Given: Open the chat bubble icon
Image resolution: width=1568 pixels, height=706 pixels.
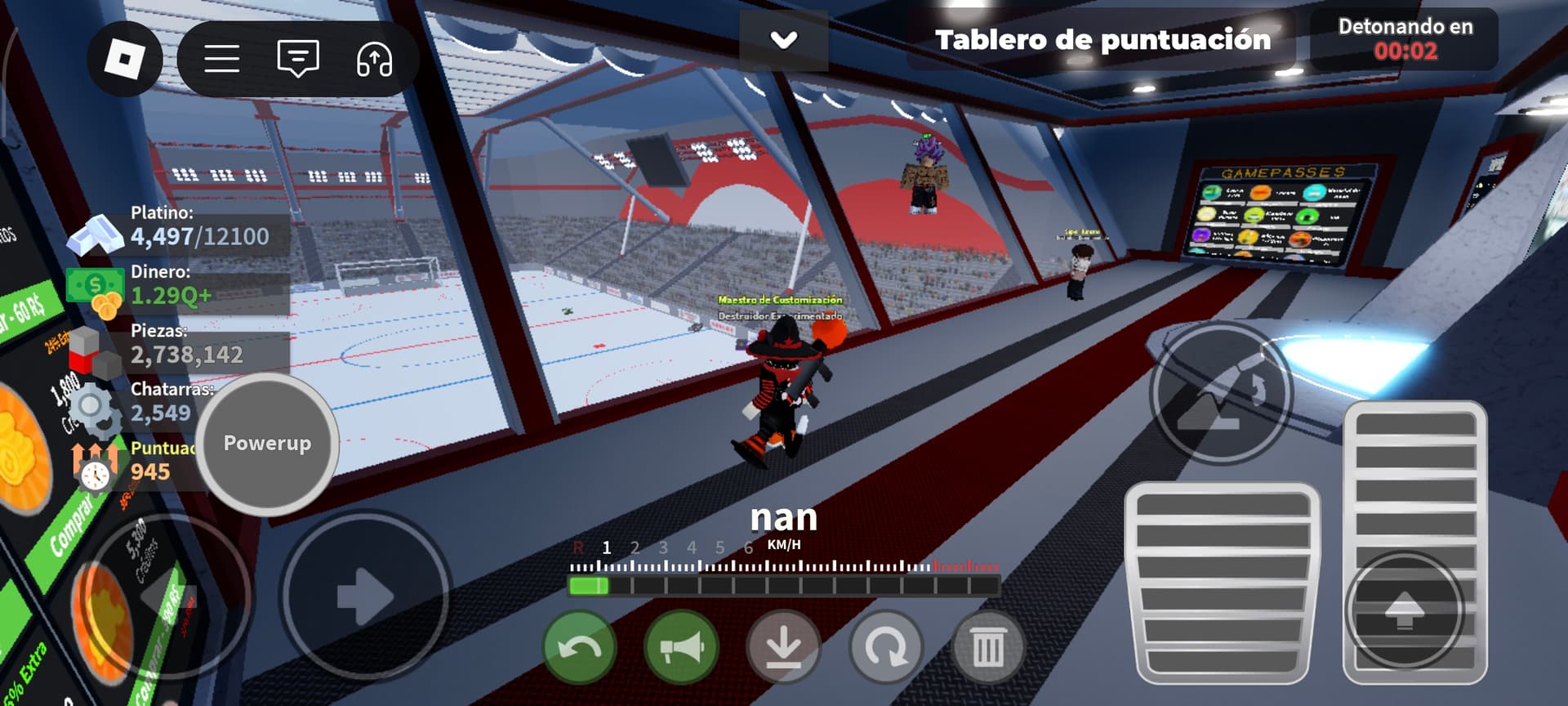Looking at the screenshot, I should pos(298,59).
